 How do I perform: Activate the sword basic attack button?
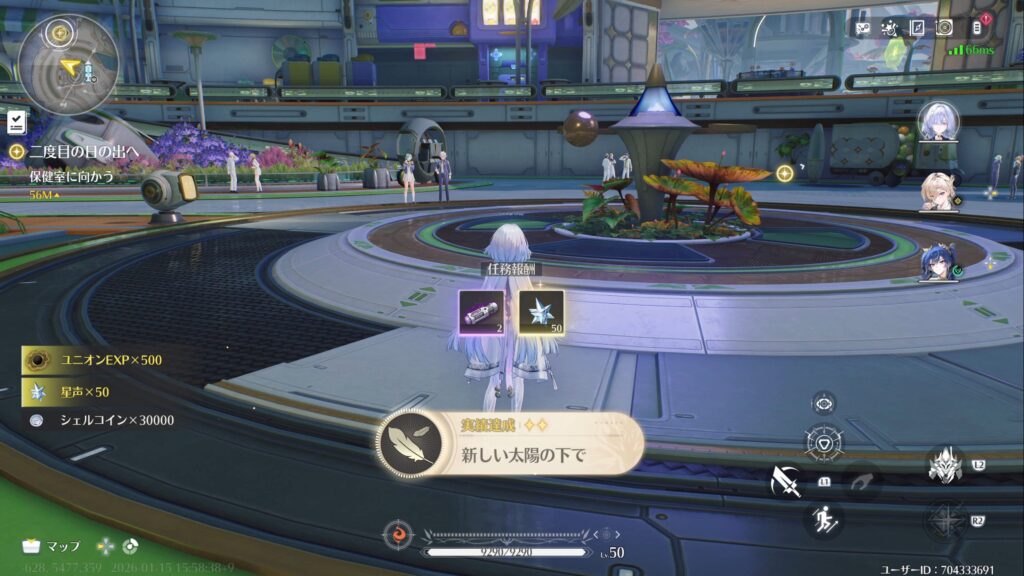(786, 482)
